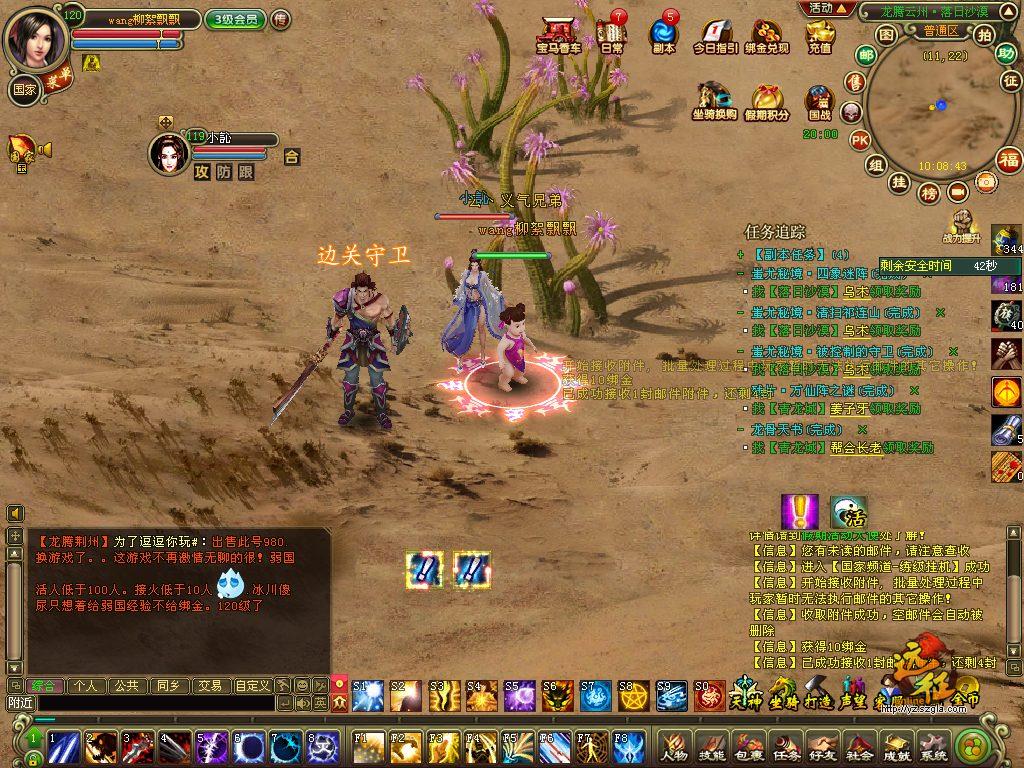The image size is (1024, 768).
Task: Click the 邮 mail button by minimap
Action: tap(866, 56)
